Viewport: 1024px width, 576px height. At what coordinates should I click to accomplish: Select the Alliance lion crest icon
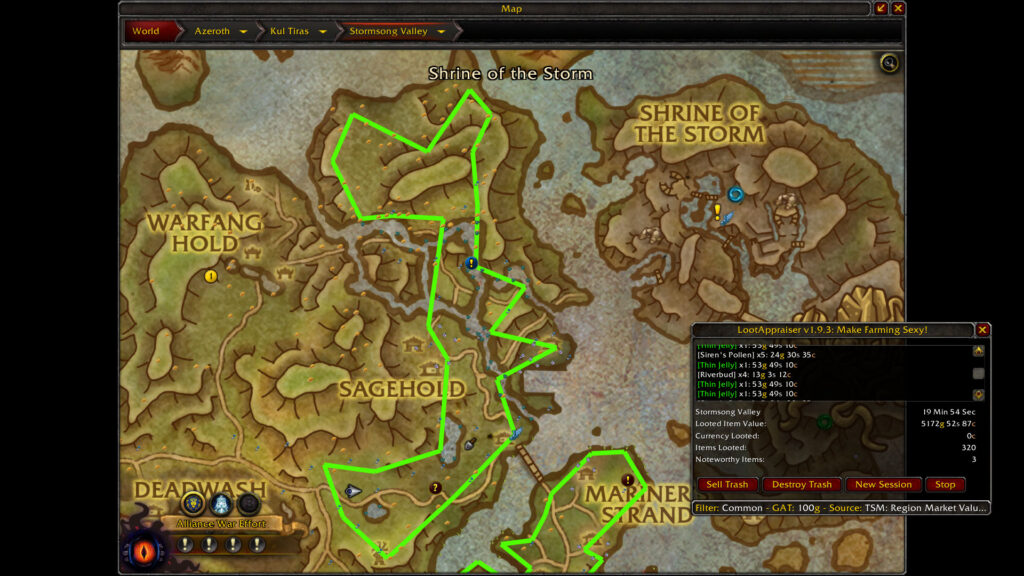tap(193, 503)
